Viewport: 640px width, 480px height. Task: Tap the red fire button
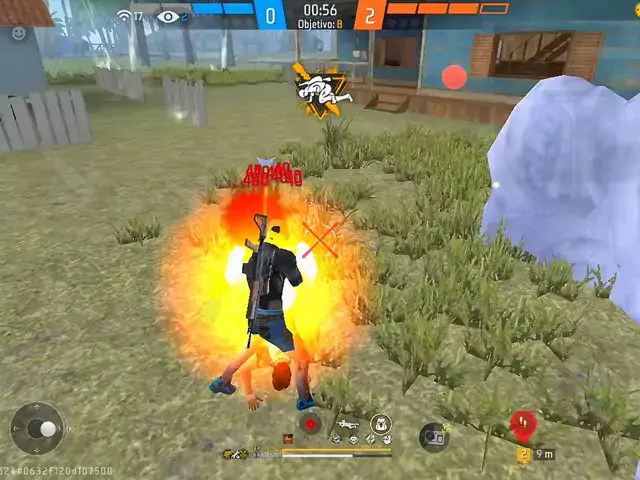pyautogui.click(x=454, y=77)
